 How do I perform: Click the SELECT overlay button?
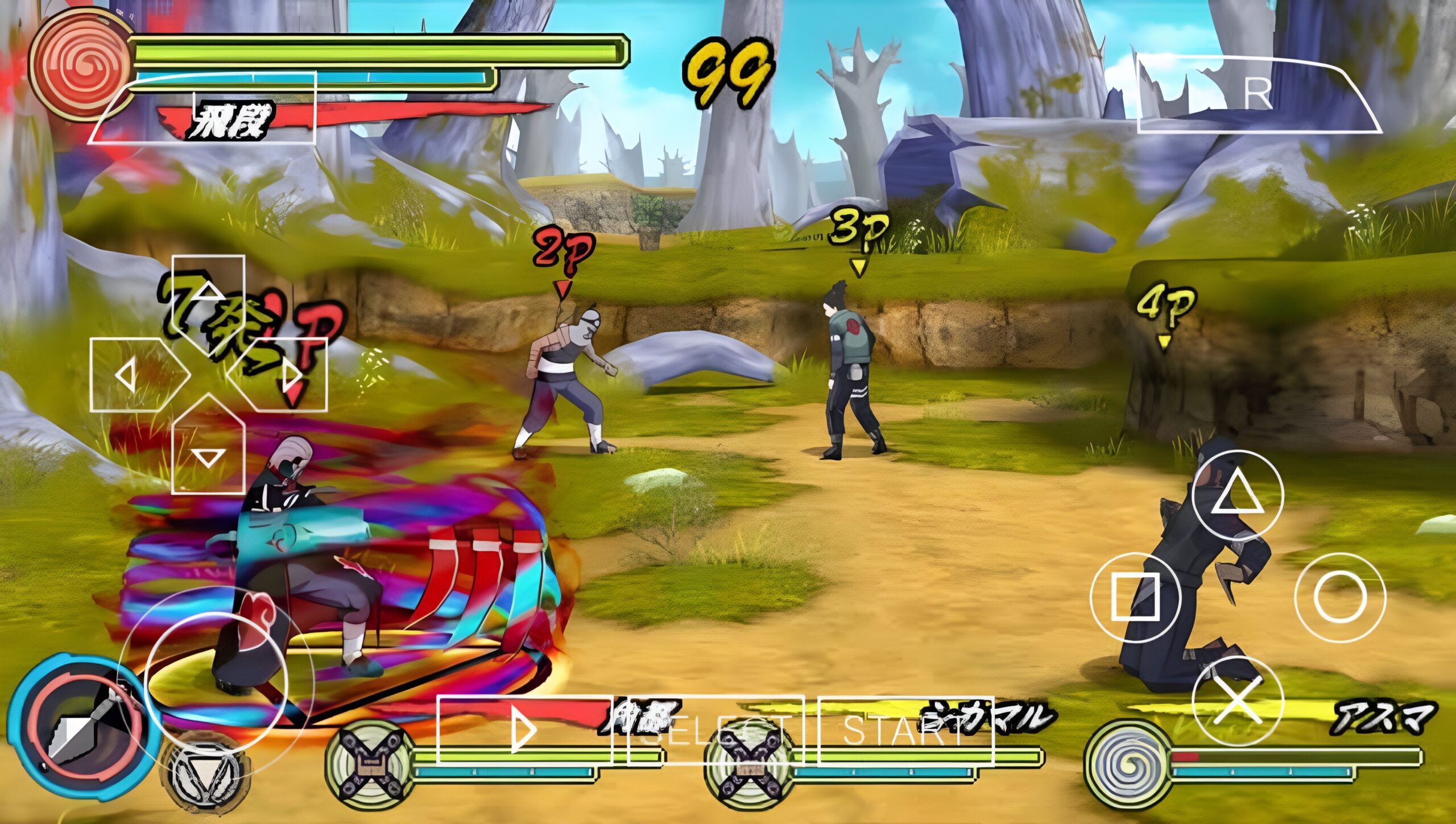click(x=716, y=731)
